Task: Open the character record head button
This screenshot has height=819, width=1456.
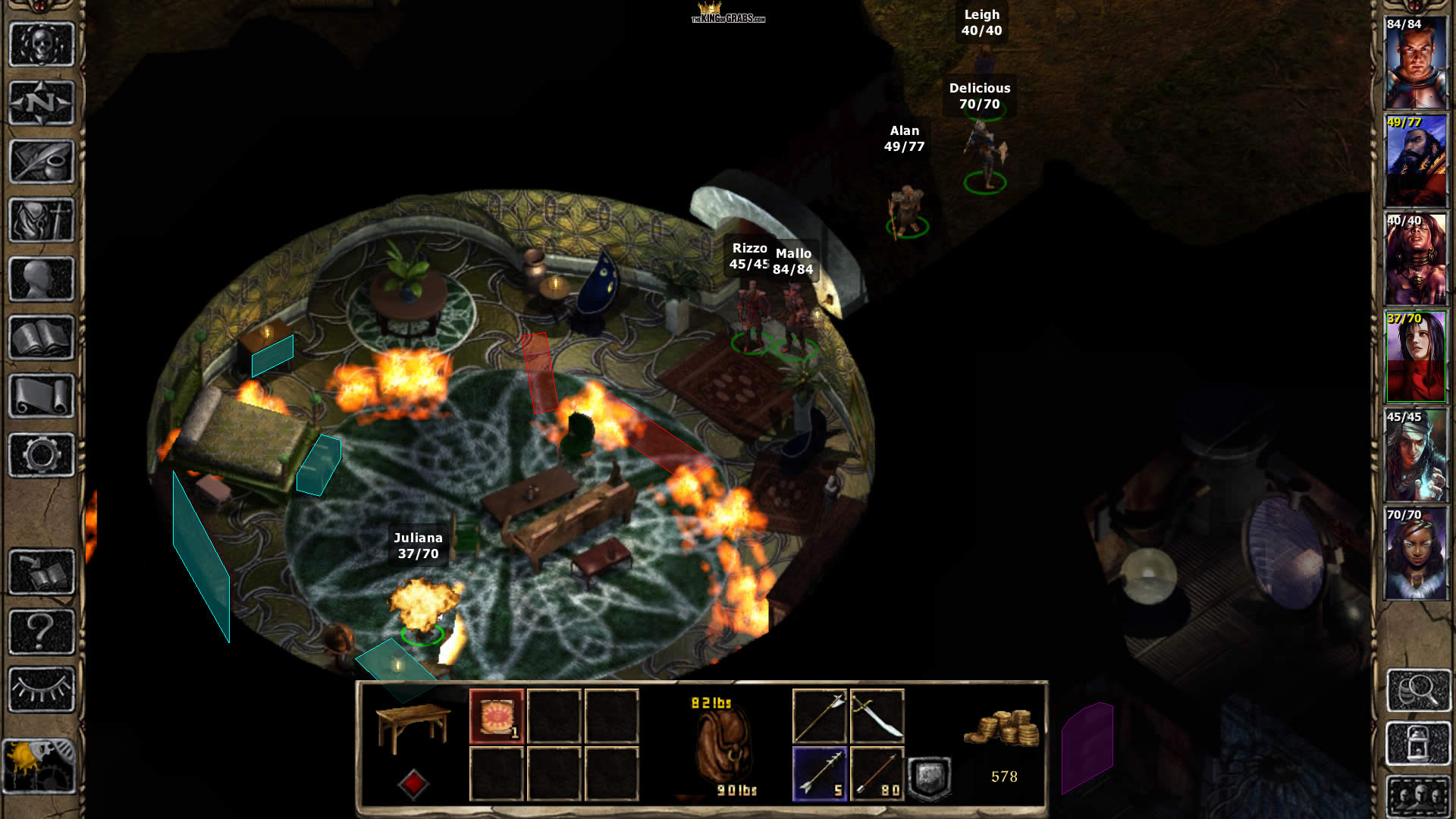Action: pyautogui.click(x=42, y=278)
